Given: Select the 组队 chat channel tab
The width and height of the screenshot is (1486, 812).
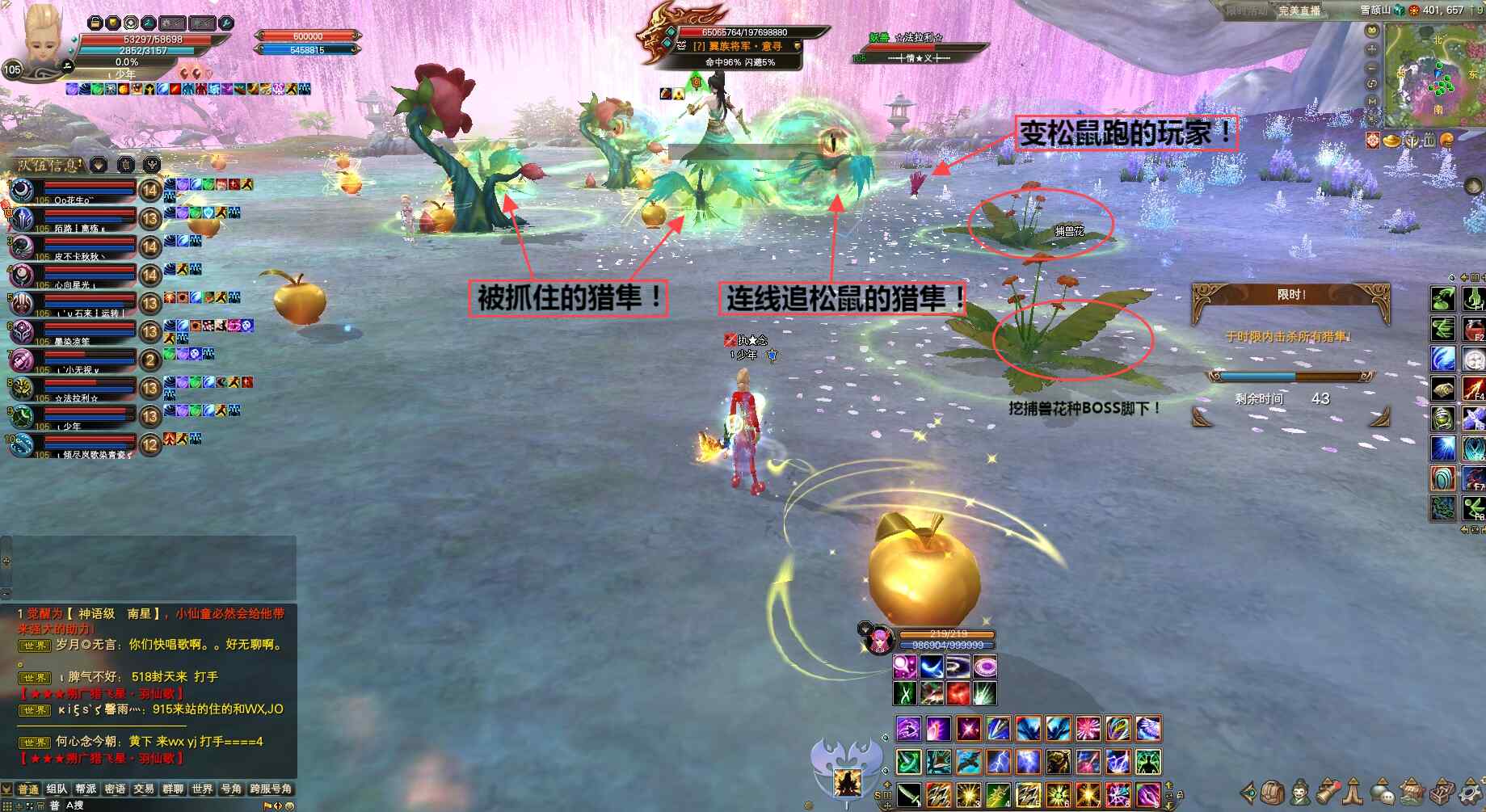Looking at the screenshot, I should click(x=57, y=789).
